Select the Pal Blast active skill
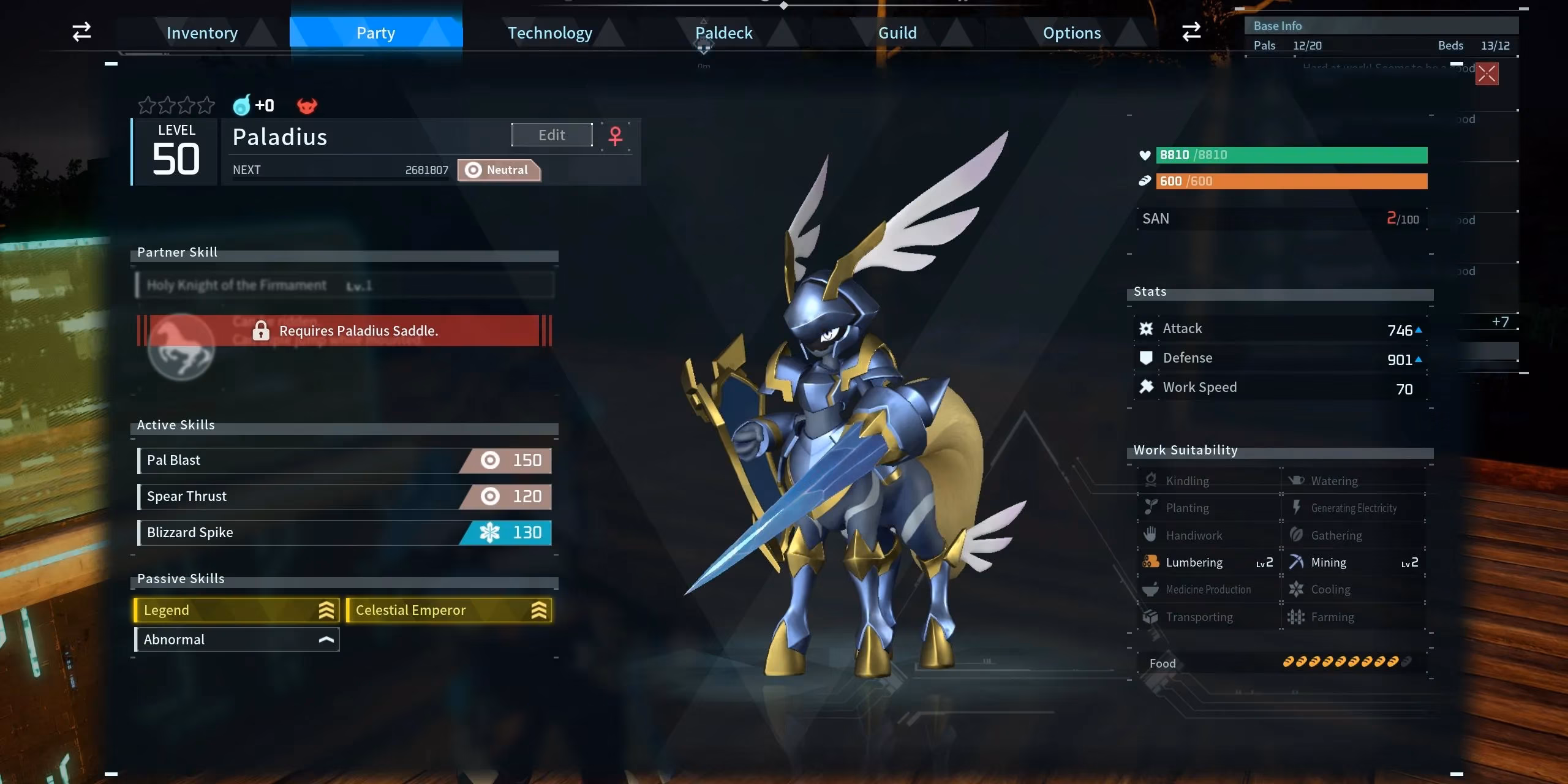 point(344,461)
